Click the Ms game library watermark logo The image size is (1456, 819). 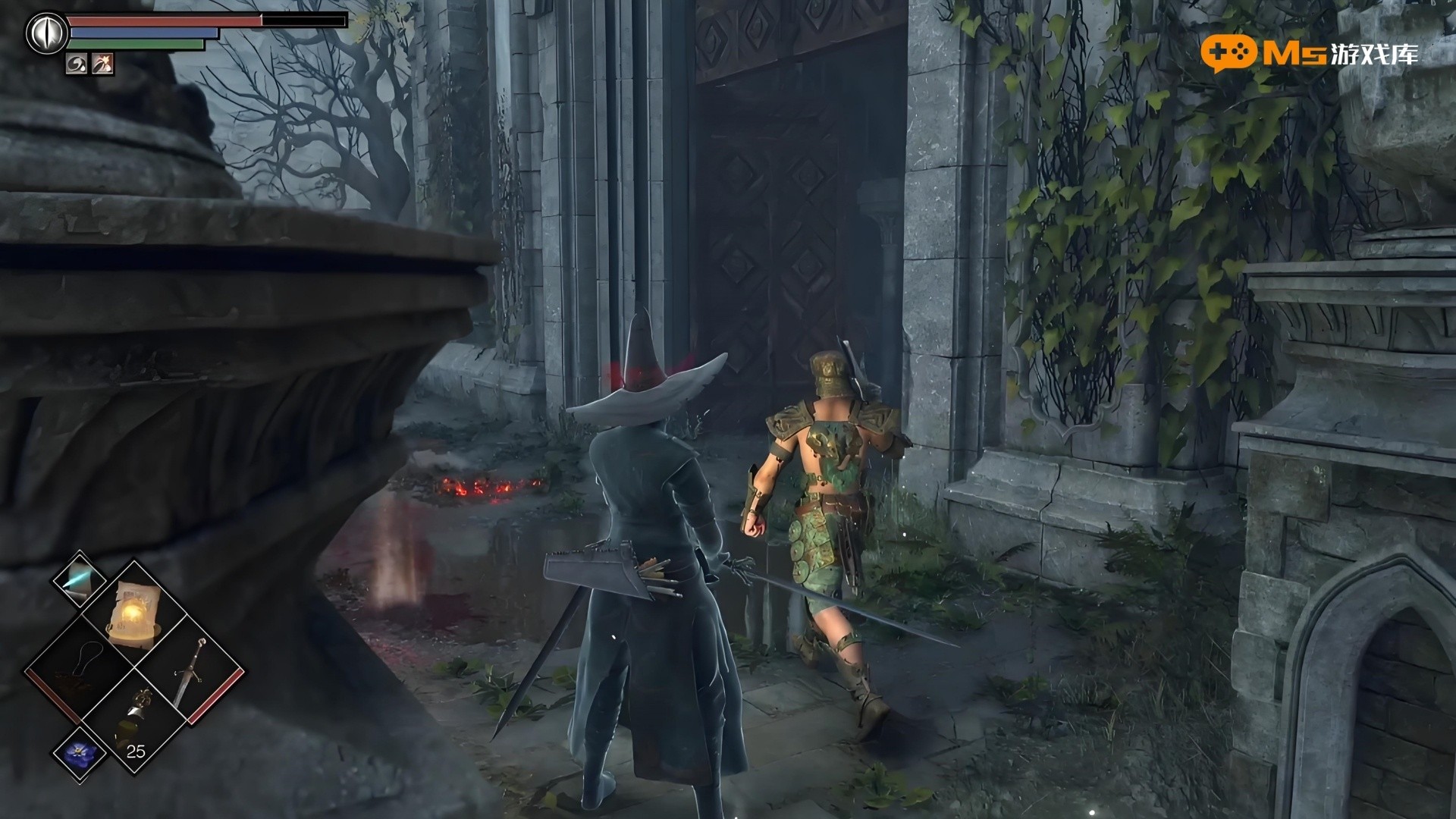(x=1309, y=52)
